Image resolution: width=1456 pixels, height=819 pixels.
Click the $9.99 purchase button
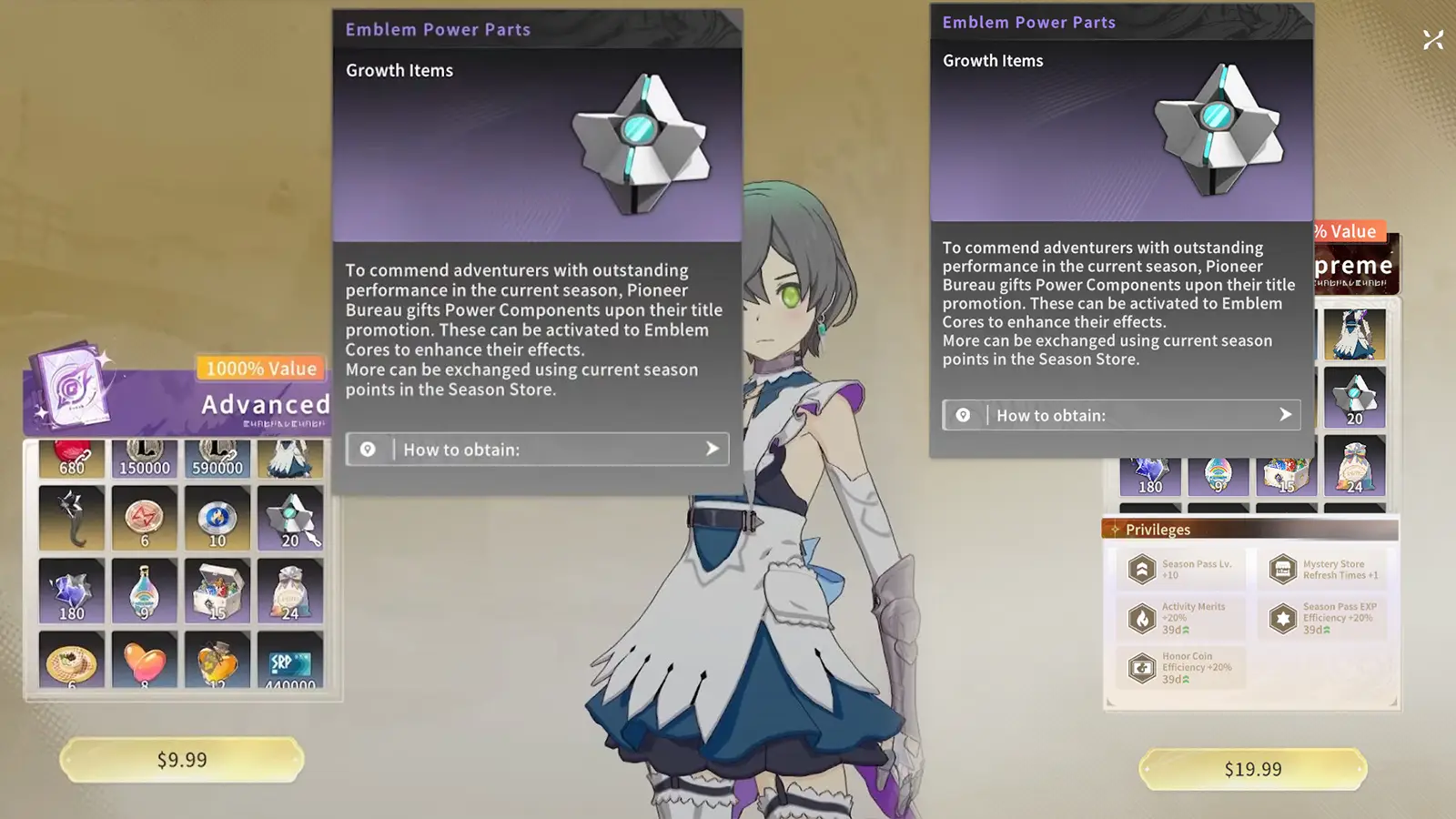pos(180,759)
